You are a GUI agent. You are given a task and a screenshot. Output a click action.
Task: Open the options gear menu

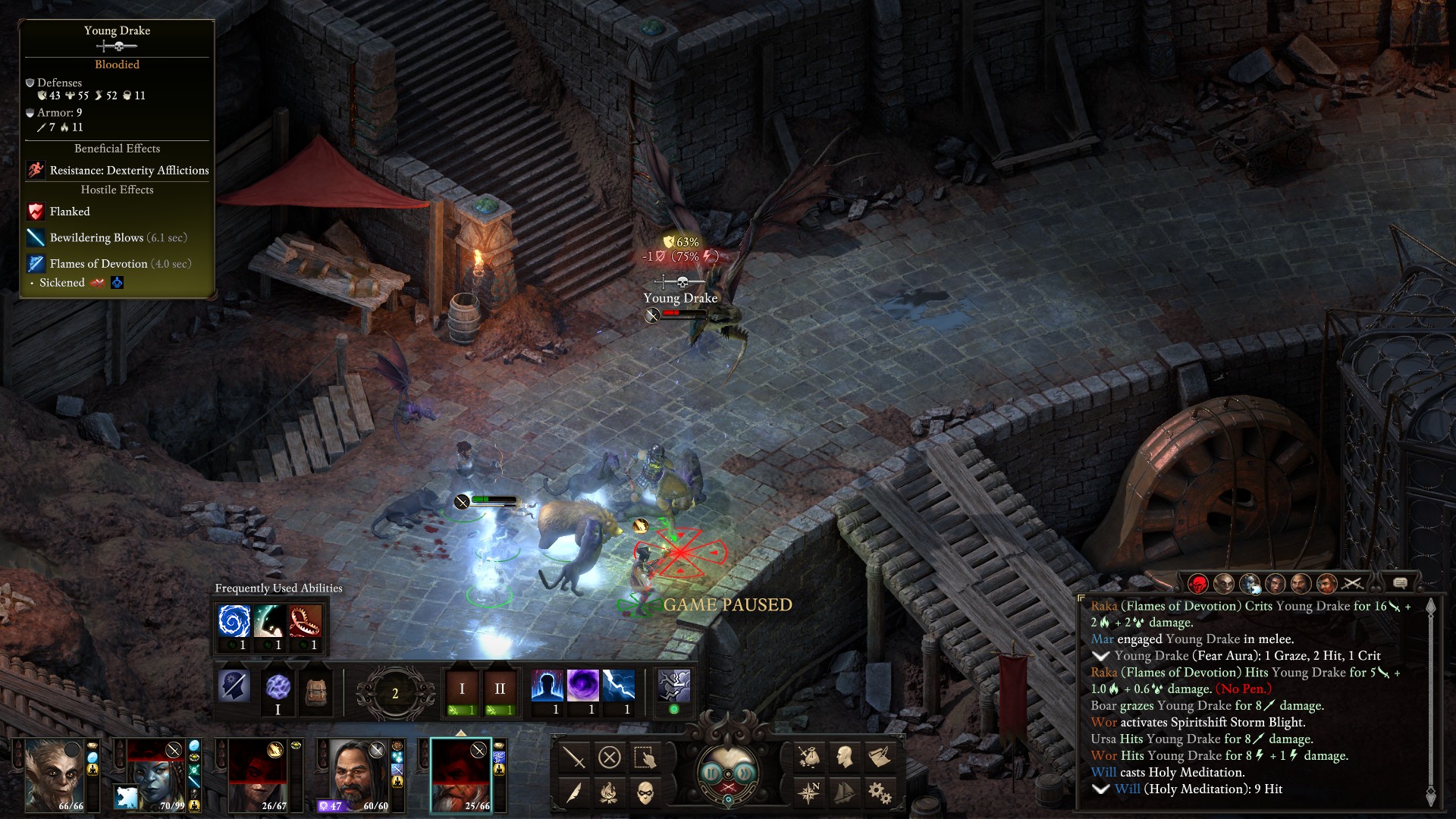click(x=880, y=792)
